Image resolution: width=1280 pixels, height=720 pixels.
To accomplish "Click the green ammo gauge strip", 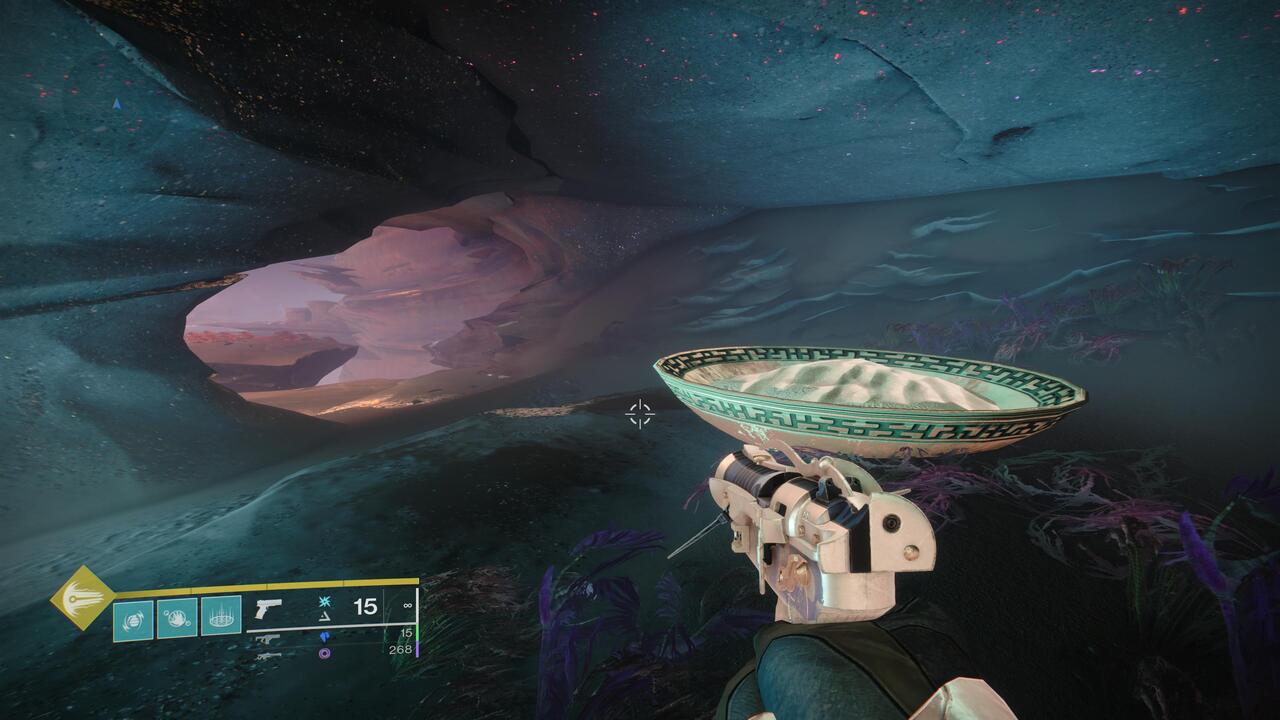I will (x=415, y=634).
